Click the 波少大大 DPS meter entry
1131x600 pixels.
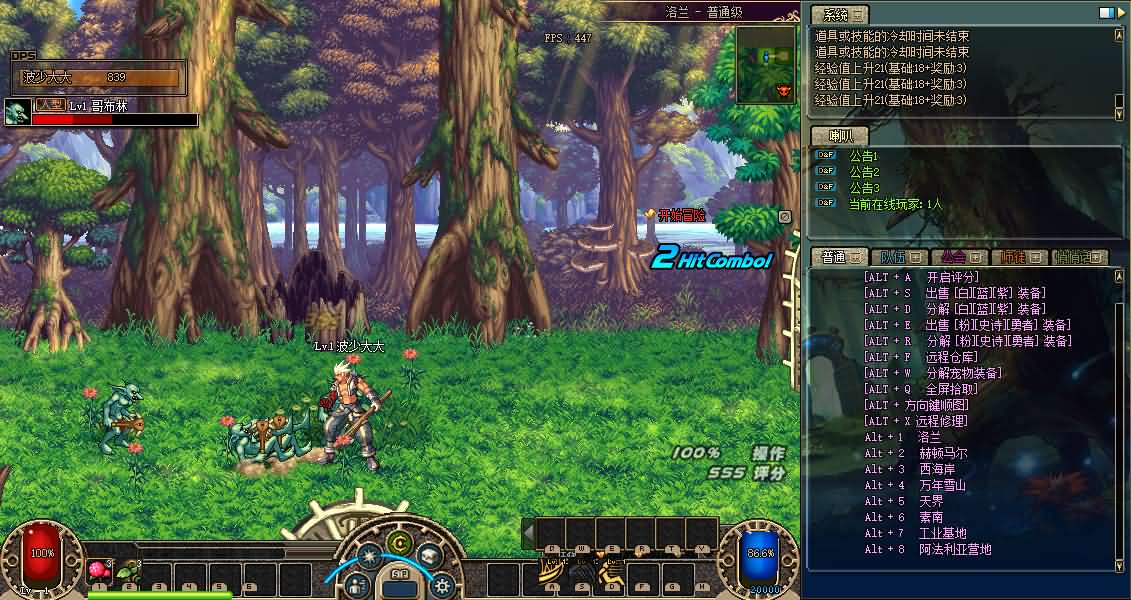pos(100,77)
